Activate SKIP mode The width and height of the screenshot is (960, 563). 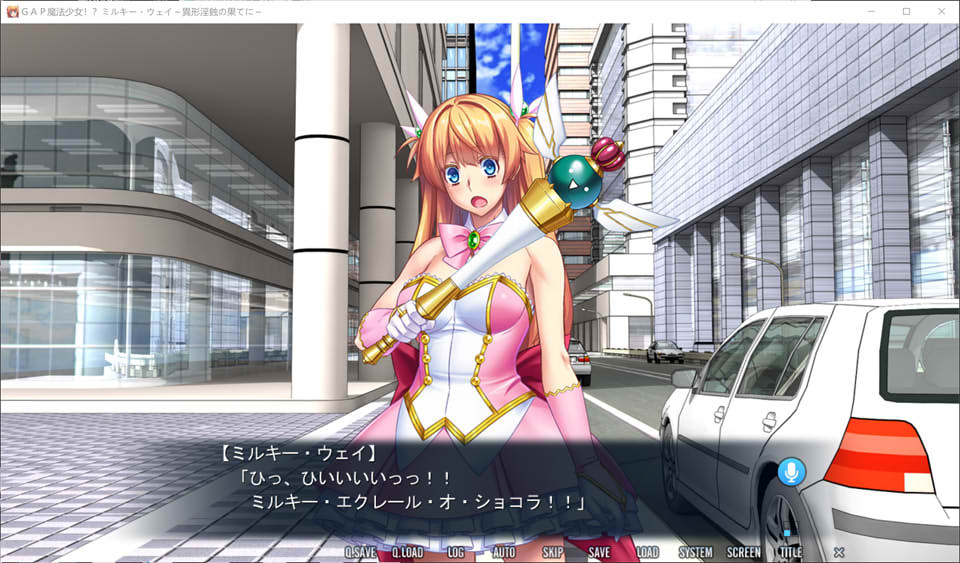point(552,552)
